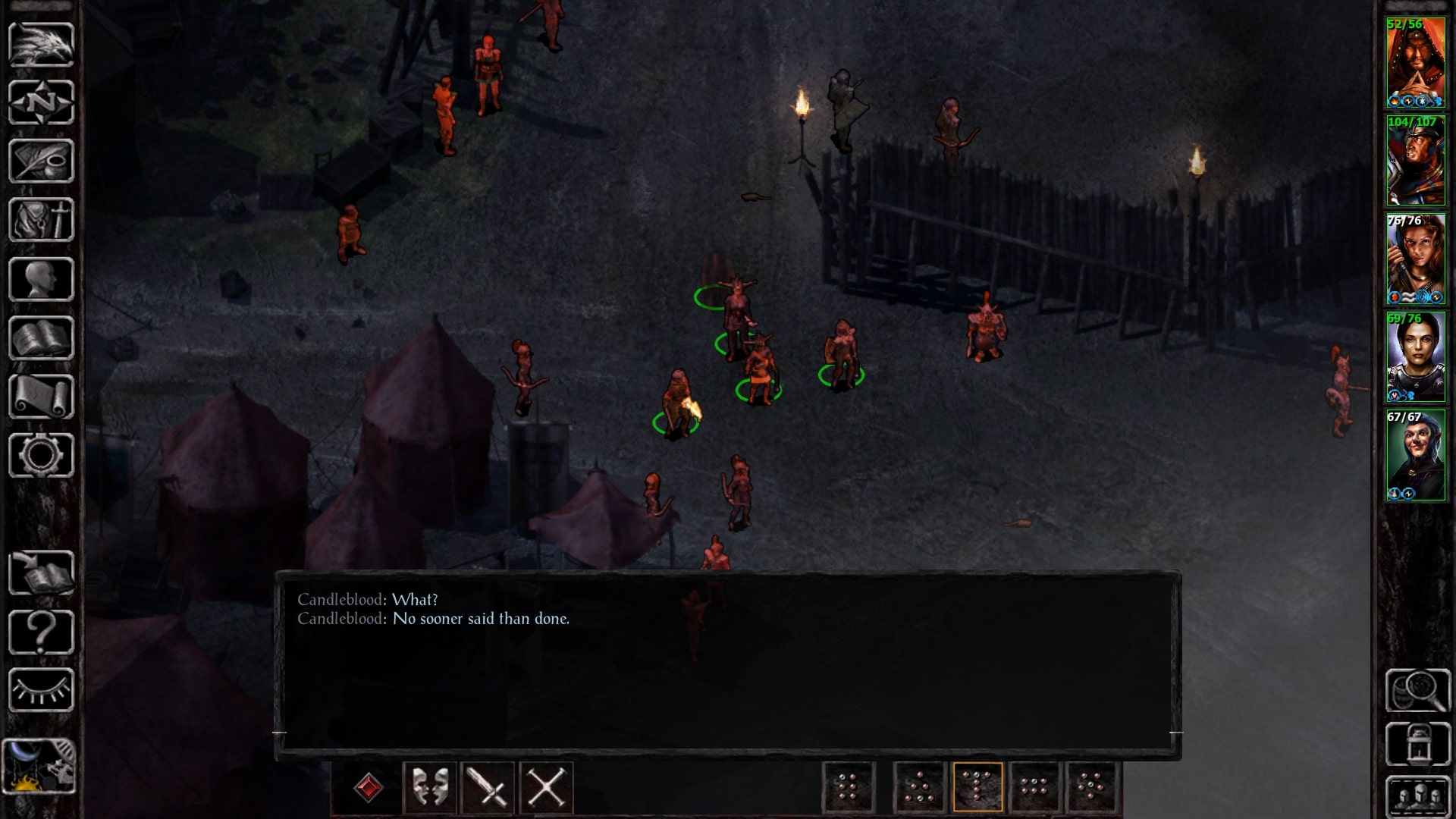The width and height of the screenshot is (1456, 819).
Task: Open quick loot magnifier button
Action: pos(1417,690)
